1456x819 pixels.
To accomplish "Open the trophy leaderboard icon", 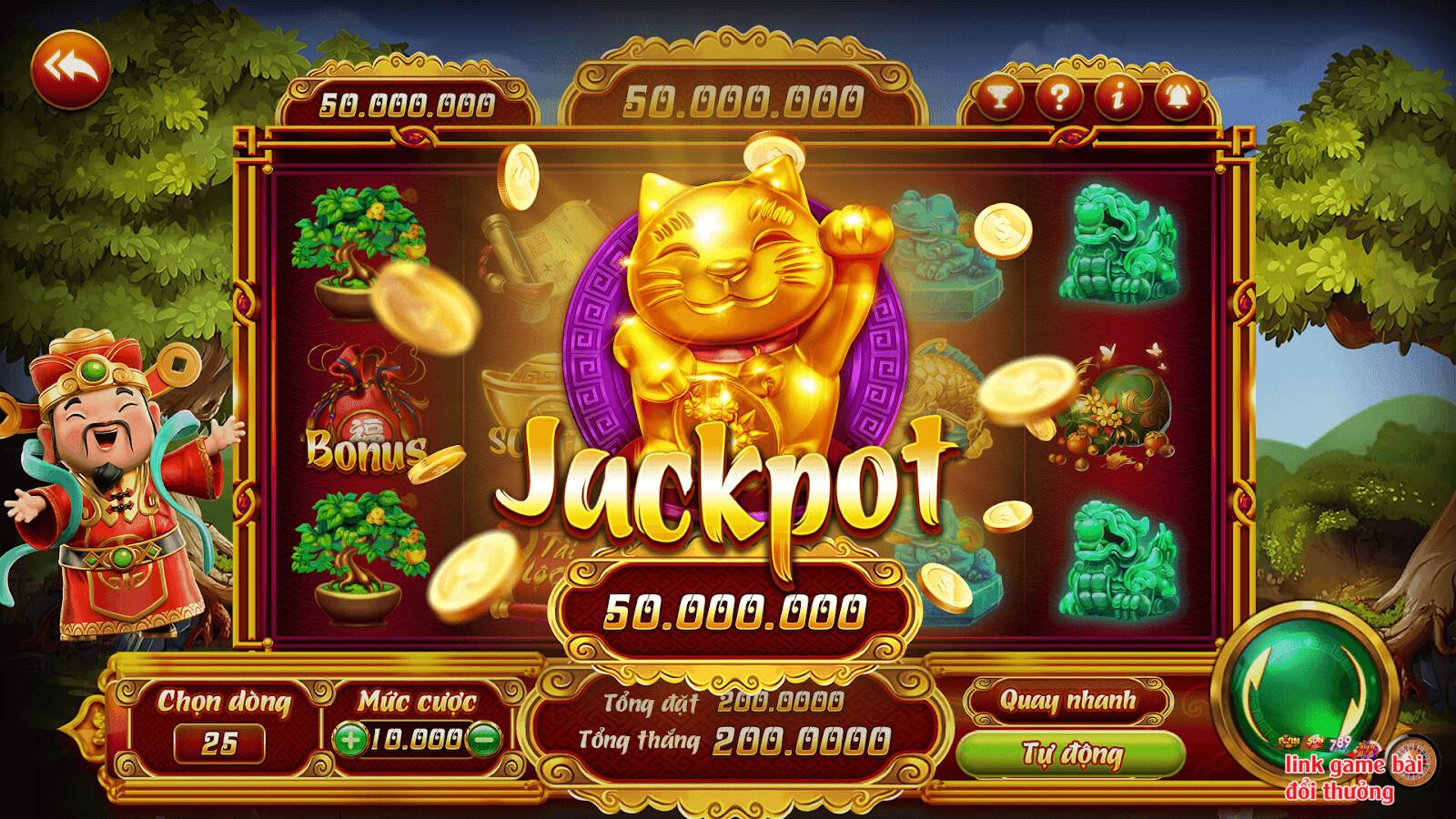I will click(1000, 100).
